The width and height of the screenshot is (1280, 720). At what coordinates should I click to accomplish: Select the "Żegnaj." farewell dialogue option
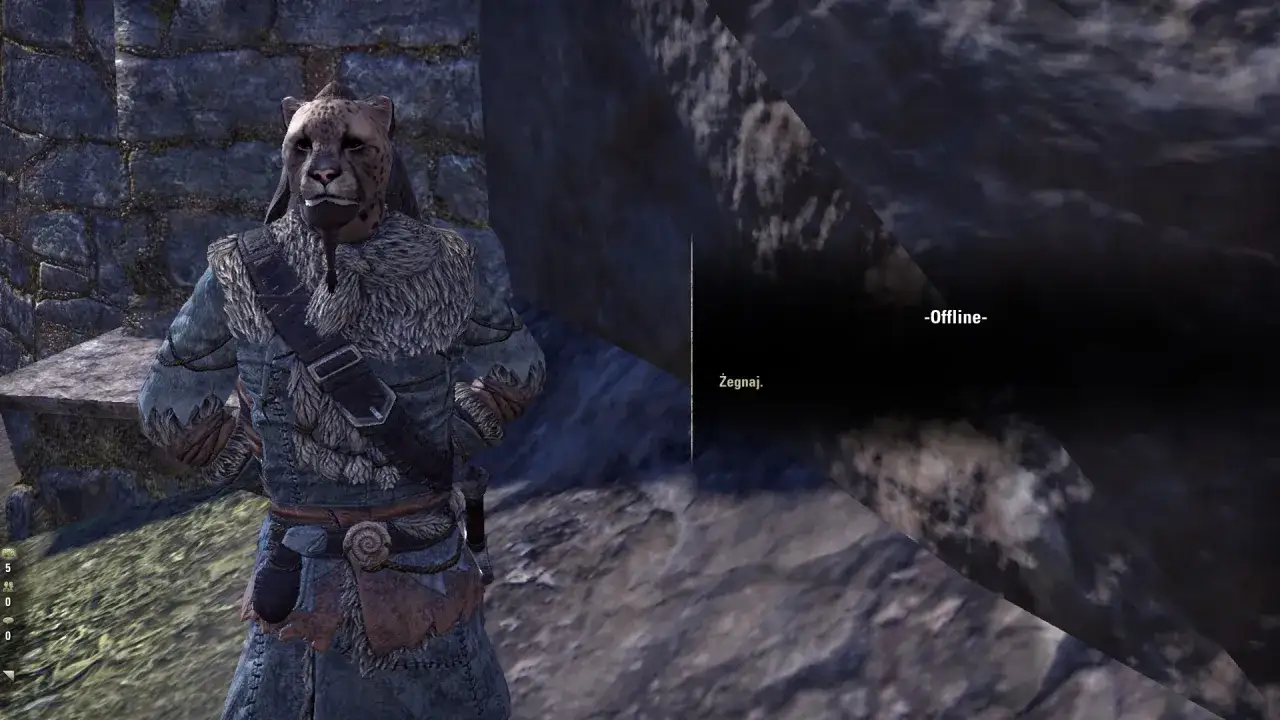(x=740, y=380)
